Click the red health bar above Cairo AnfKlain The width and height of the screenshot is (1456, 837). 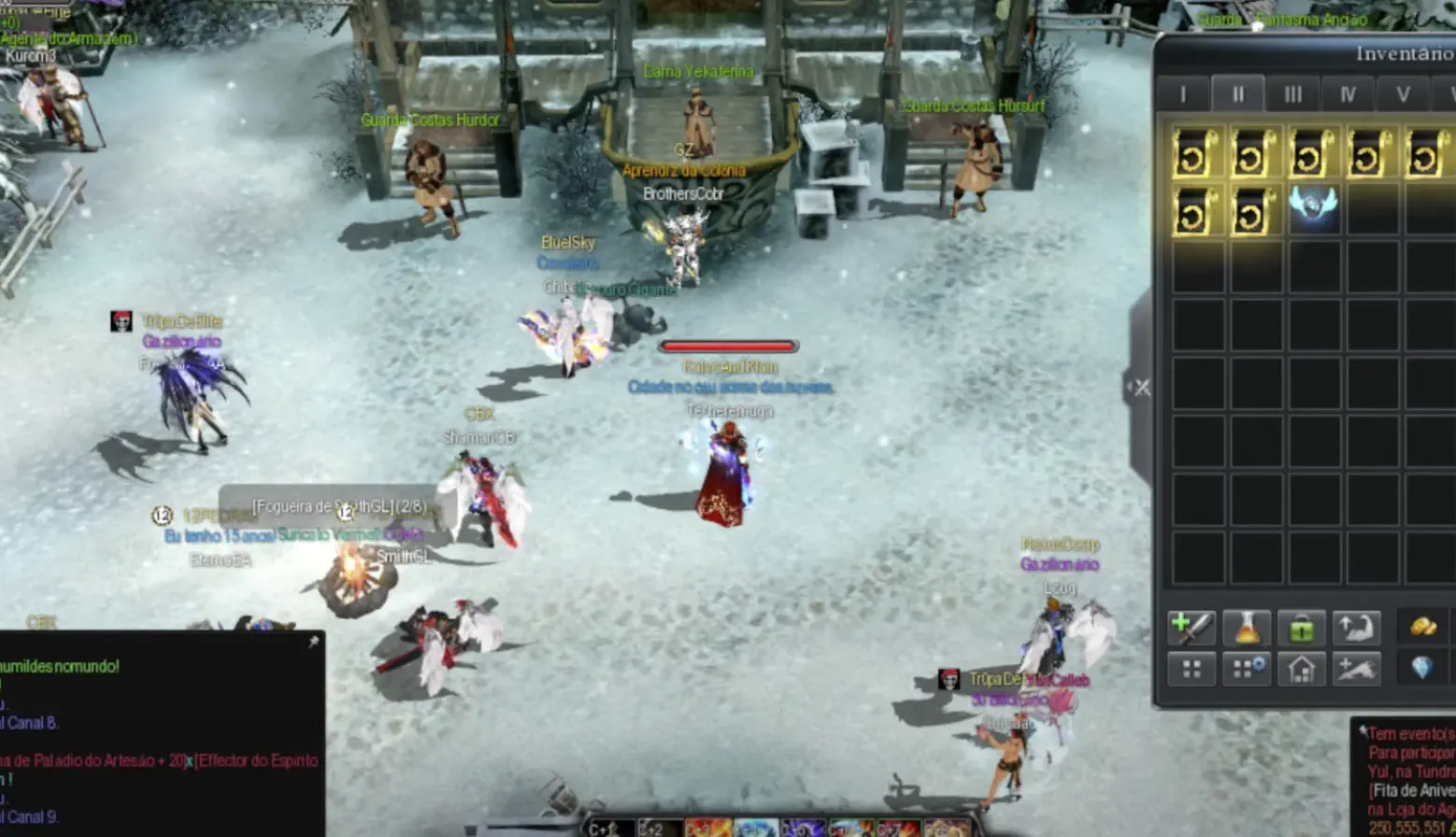tap(729, 345)
